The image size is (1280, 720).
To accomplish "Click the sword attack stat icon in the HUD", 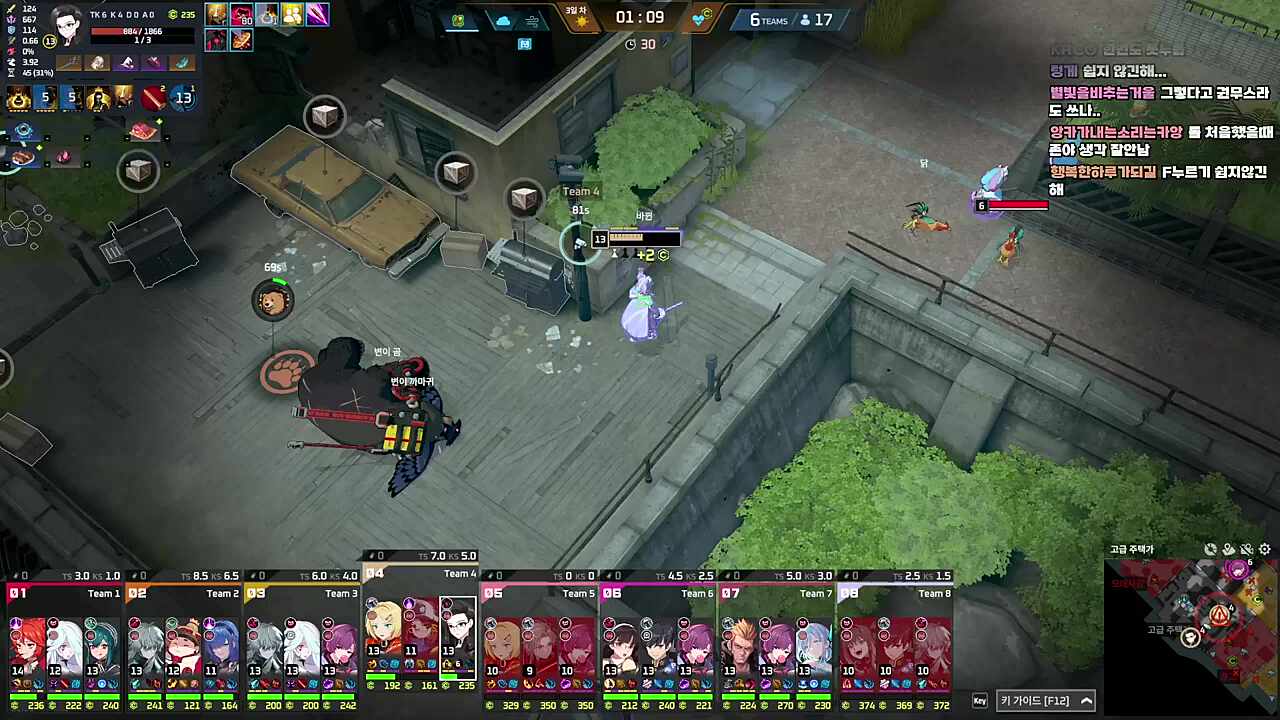I will (10, 10).
